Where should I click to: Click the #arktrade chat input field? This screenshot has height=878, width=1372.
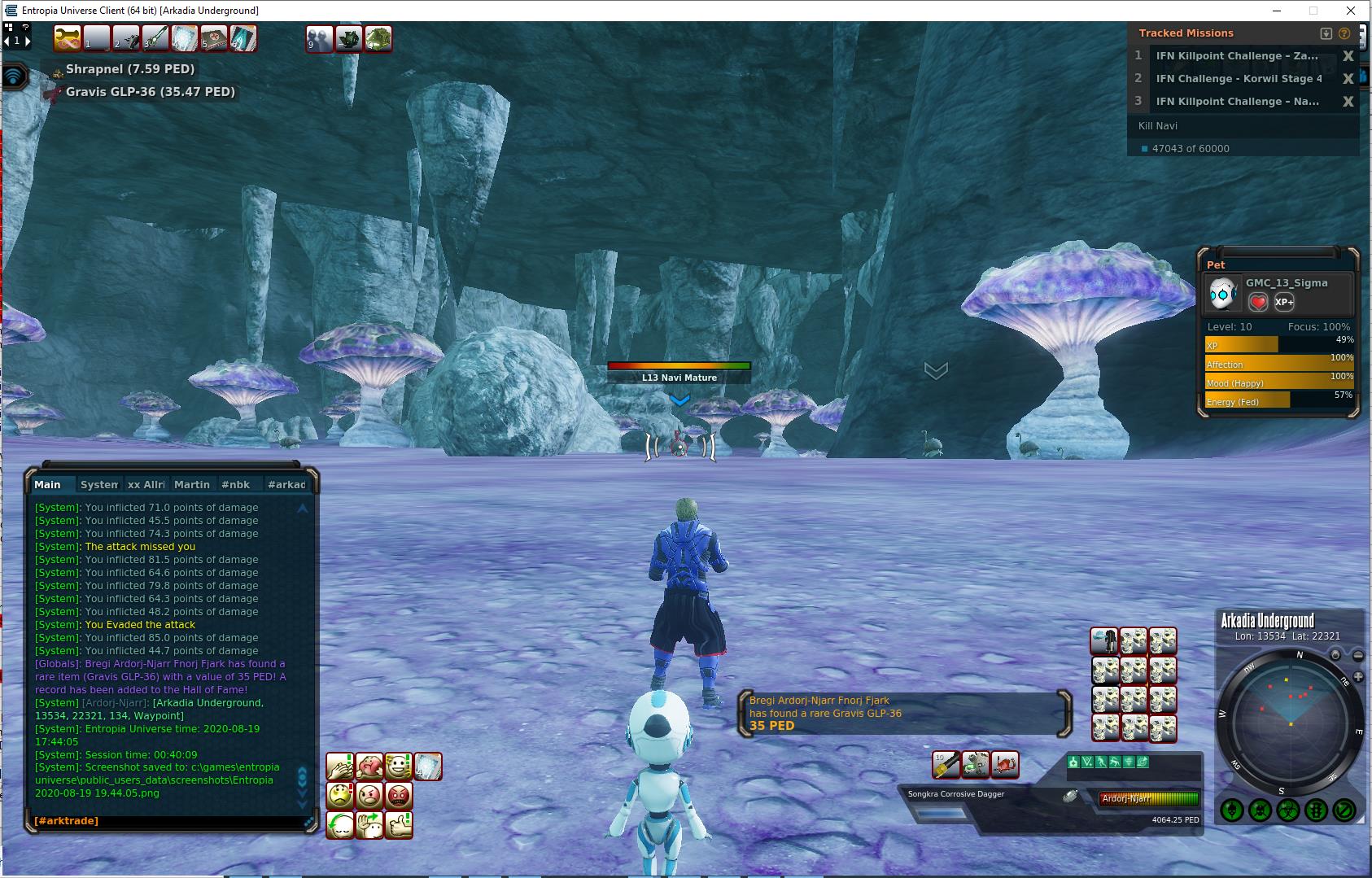(x=167, y=821)
